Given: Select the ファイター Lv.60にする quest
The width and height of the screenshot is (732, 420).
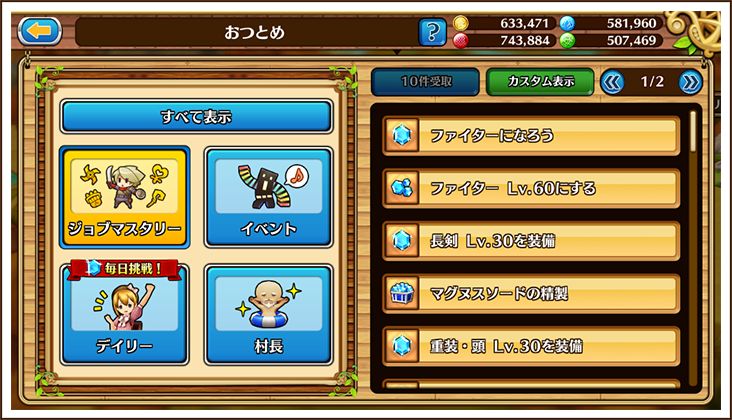Looking at the screenshot, I should pos(532,187).
